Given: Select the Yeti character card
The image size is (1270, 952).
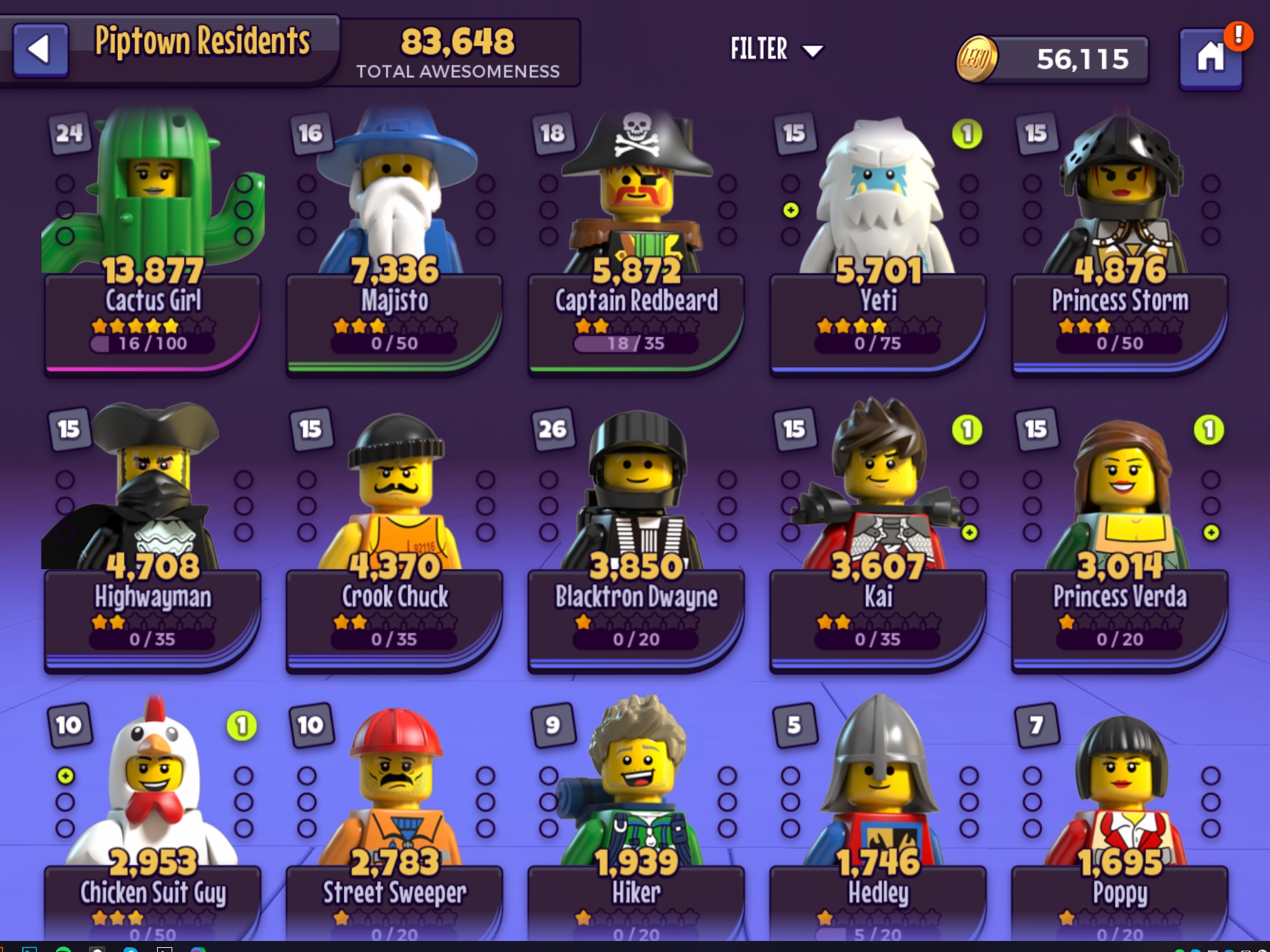Looking at the screenshot, I should click(x=878, y=241).
